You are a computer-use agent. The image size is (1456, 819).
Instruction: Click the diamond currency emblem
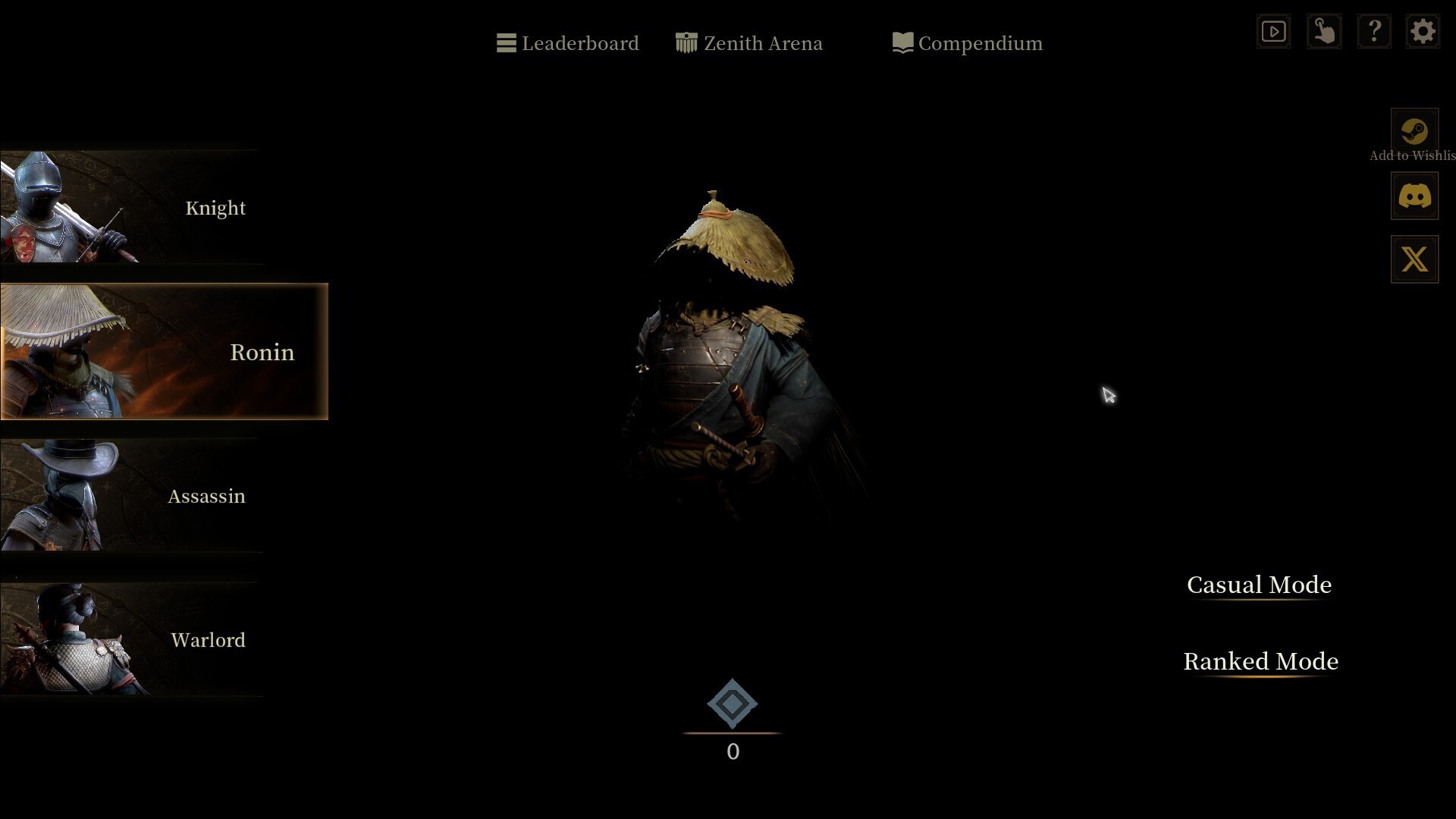click(731, 704)
